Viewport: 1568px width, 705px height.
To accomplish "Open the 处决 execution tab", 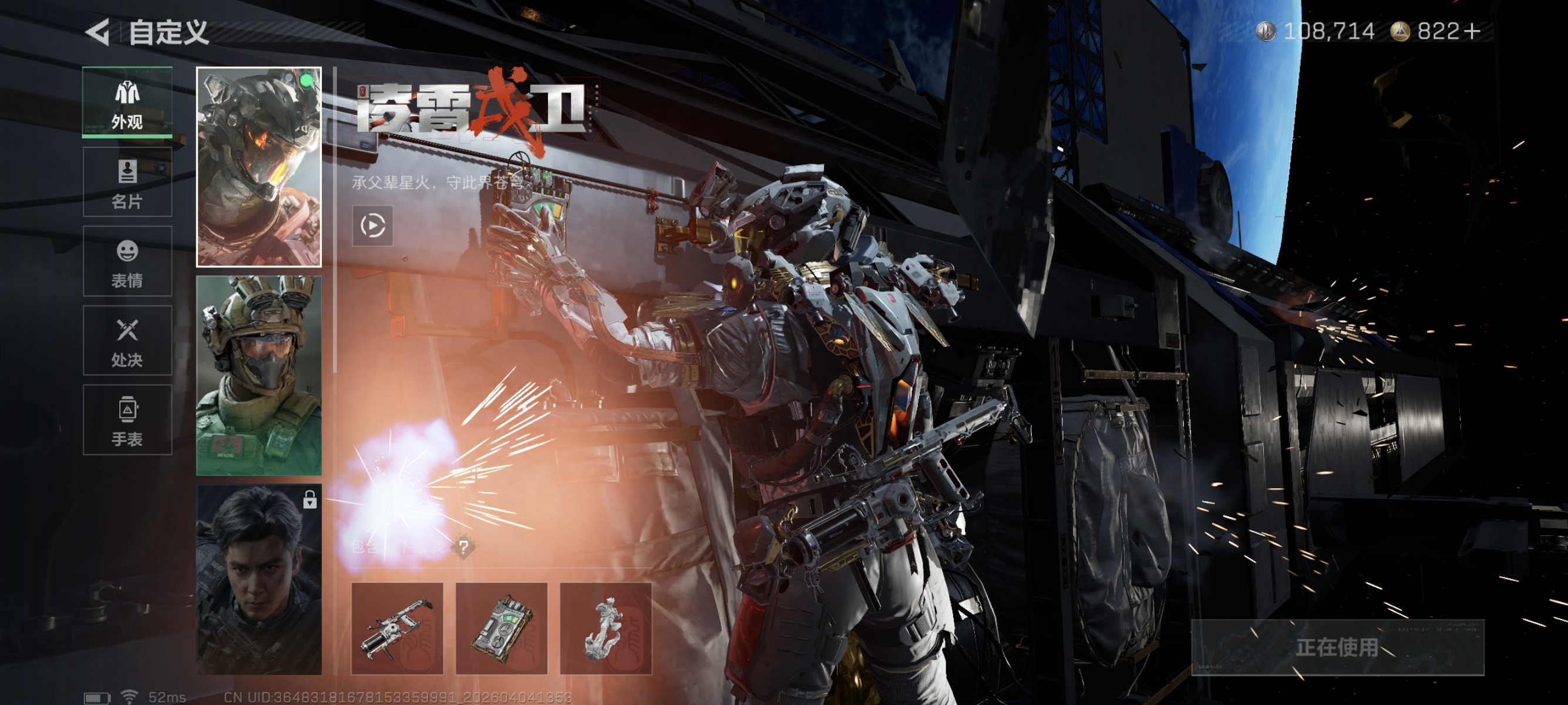I will coord(127,341).
